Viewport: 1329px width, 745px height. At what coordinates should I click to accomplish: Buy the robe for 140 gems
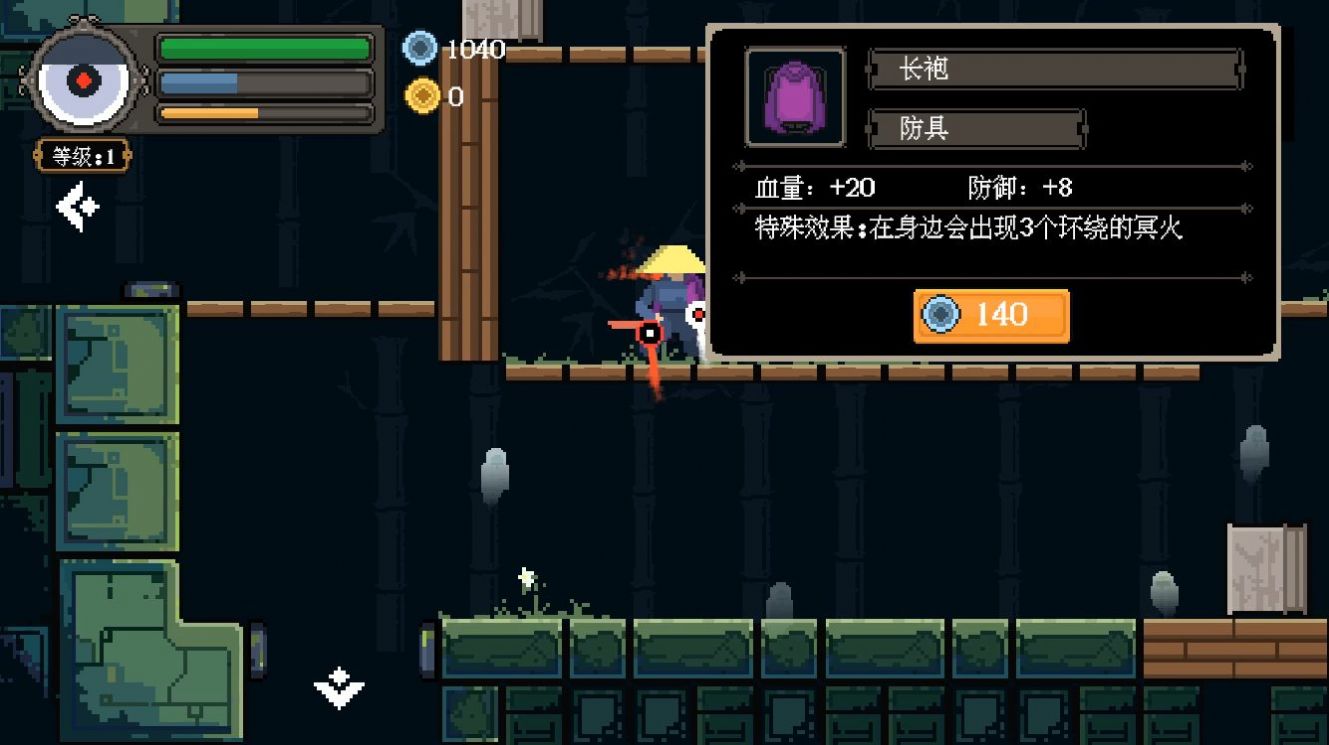coord(991,315)
